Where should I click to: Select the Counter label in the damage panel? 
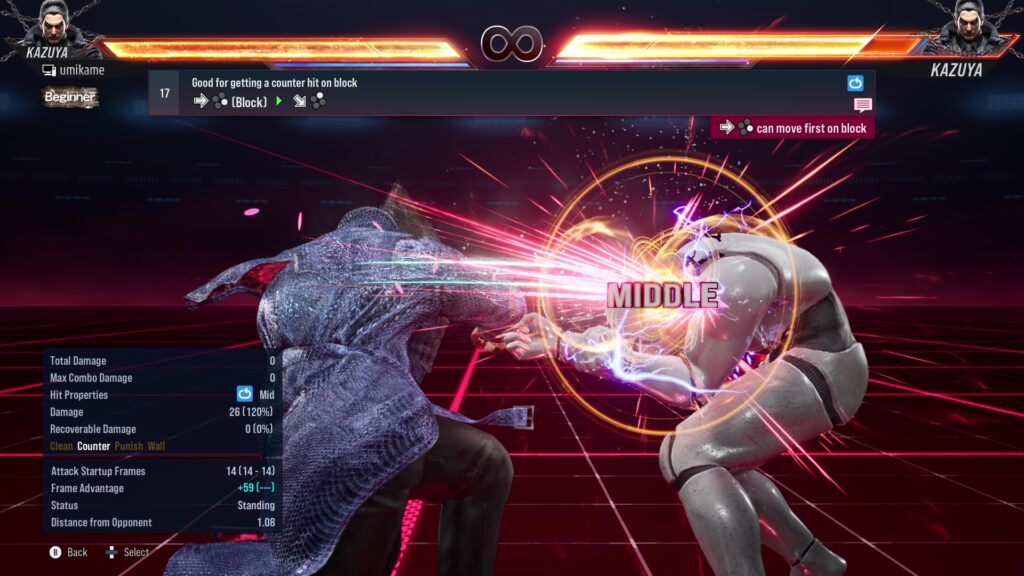click(x=94, y=446)
